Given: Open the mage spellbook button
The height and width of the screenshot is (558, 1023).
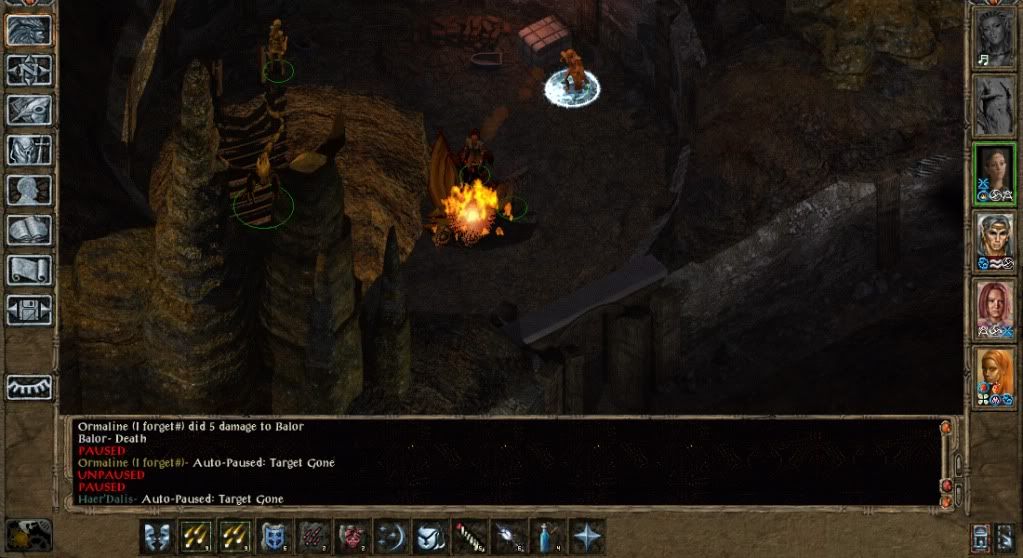Looking at the screenshot, I should [x=29, y=230].
